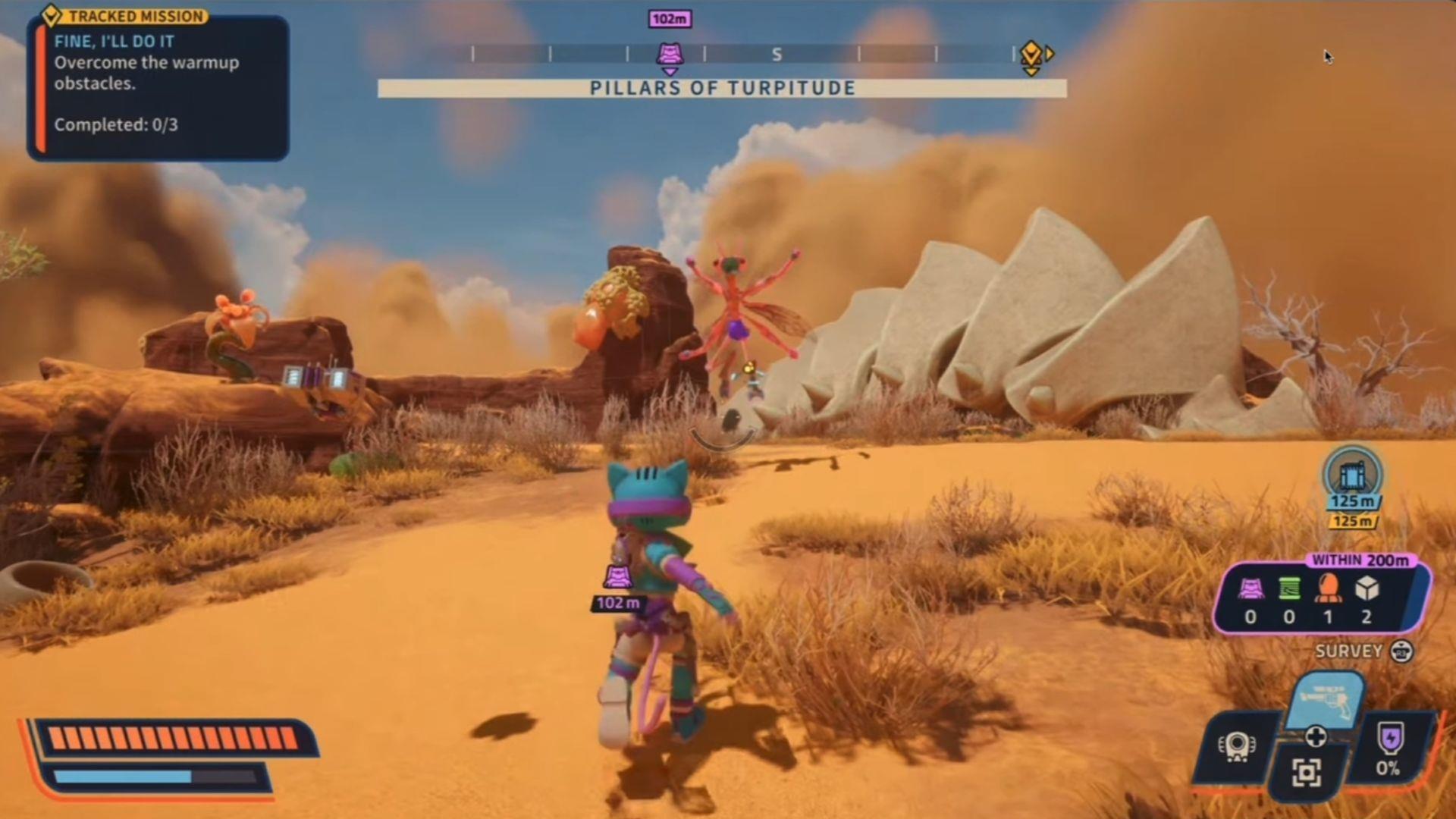Screen dimensions: 1456x819
Task: Expand the yellow chevron beside the compass marker
Action: (x=1050, y=55)
